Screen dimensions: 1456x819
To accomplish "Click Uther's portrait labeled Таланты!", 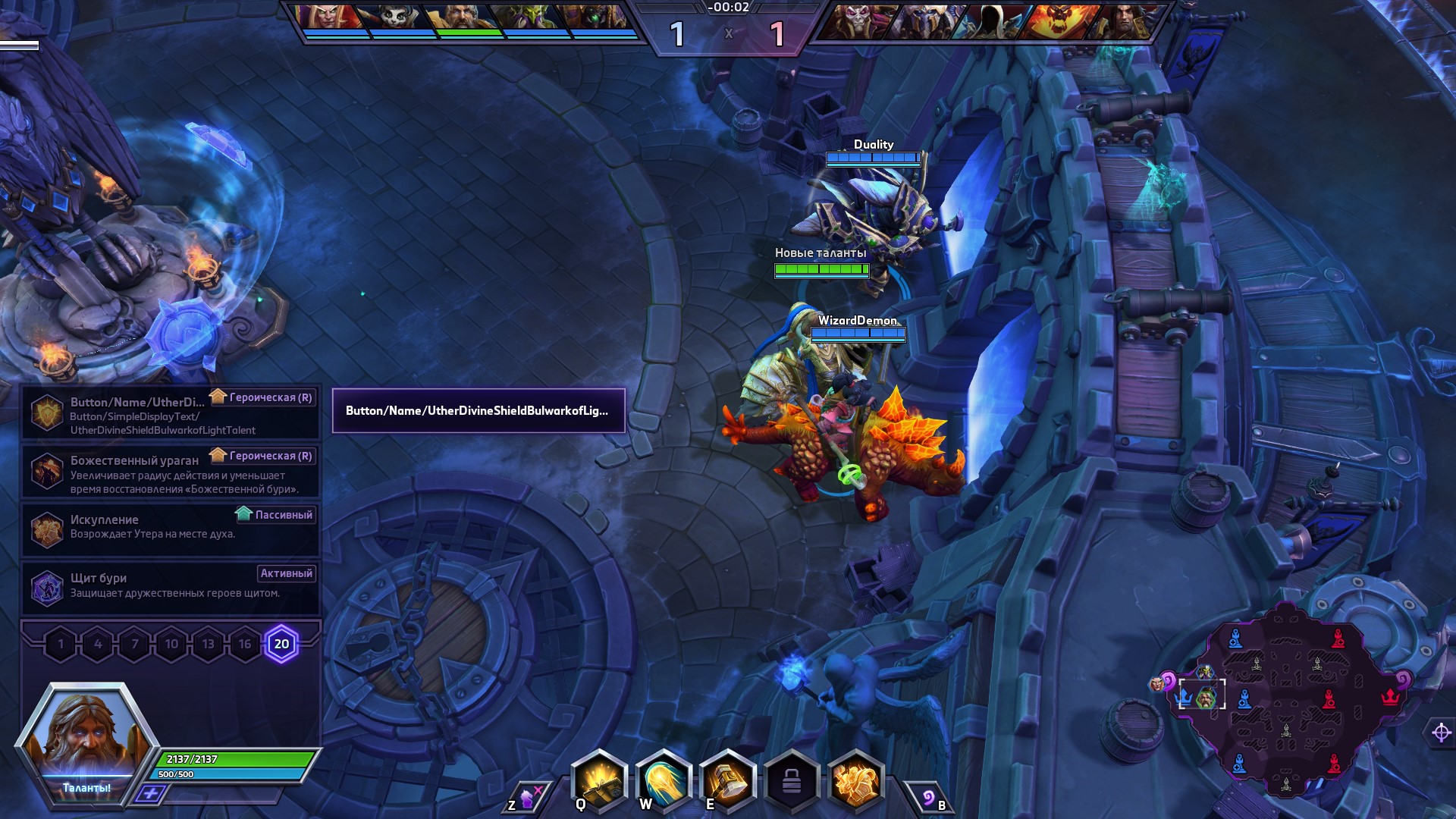I will 86,739.
